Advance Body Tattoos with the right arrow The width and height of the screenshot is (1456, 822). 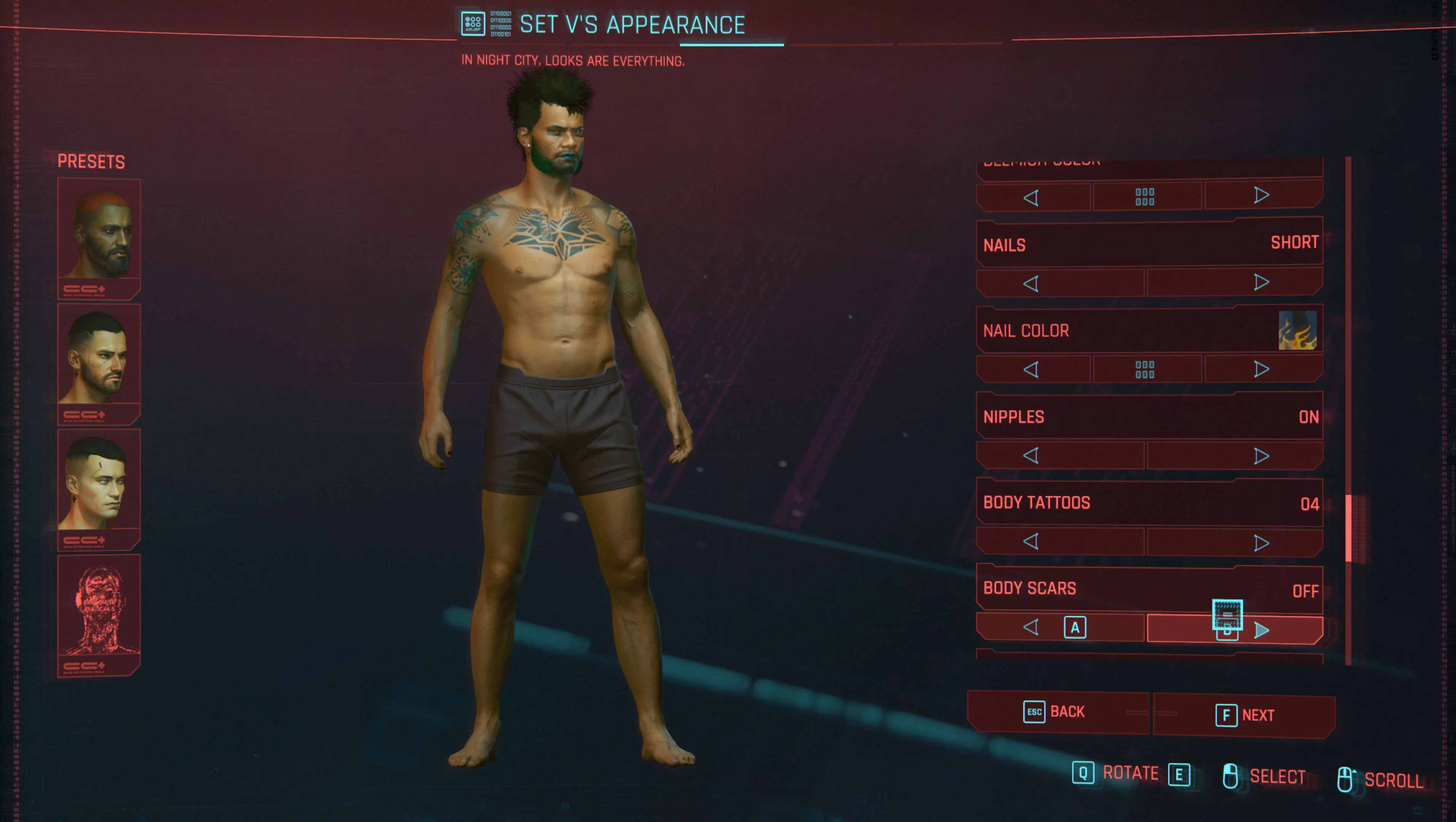(x=1262, y=542)
